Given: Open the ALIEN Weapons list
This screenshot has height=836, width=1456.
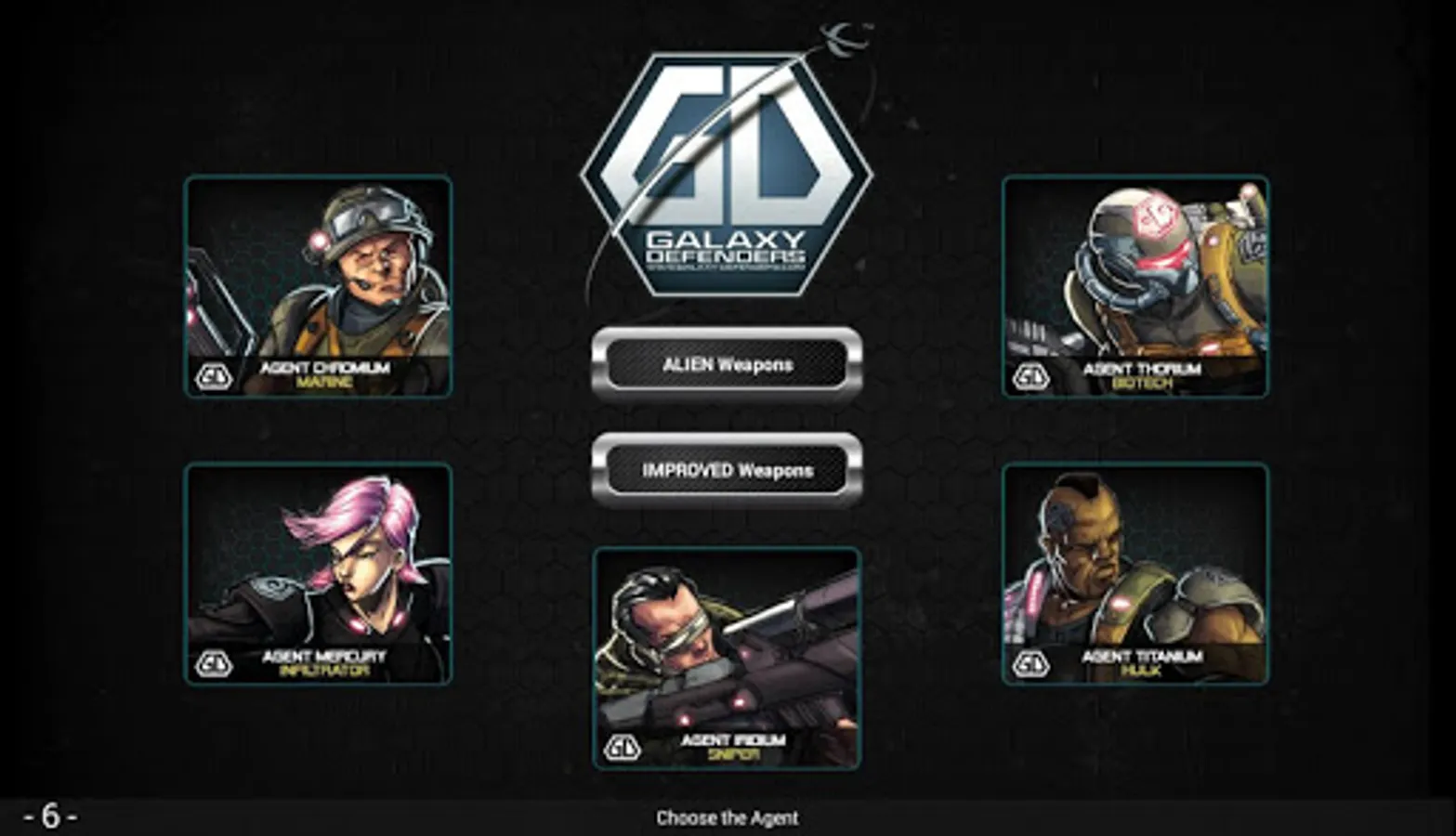Looking at the screenshot, I should [x=728, y=365].
